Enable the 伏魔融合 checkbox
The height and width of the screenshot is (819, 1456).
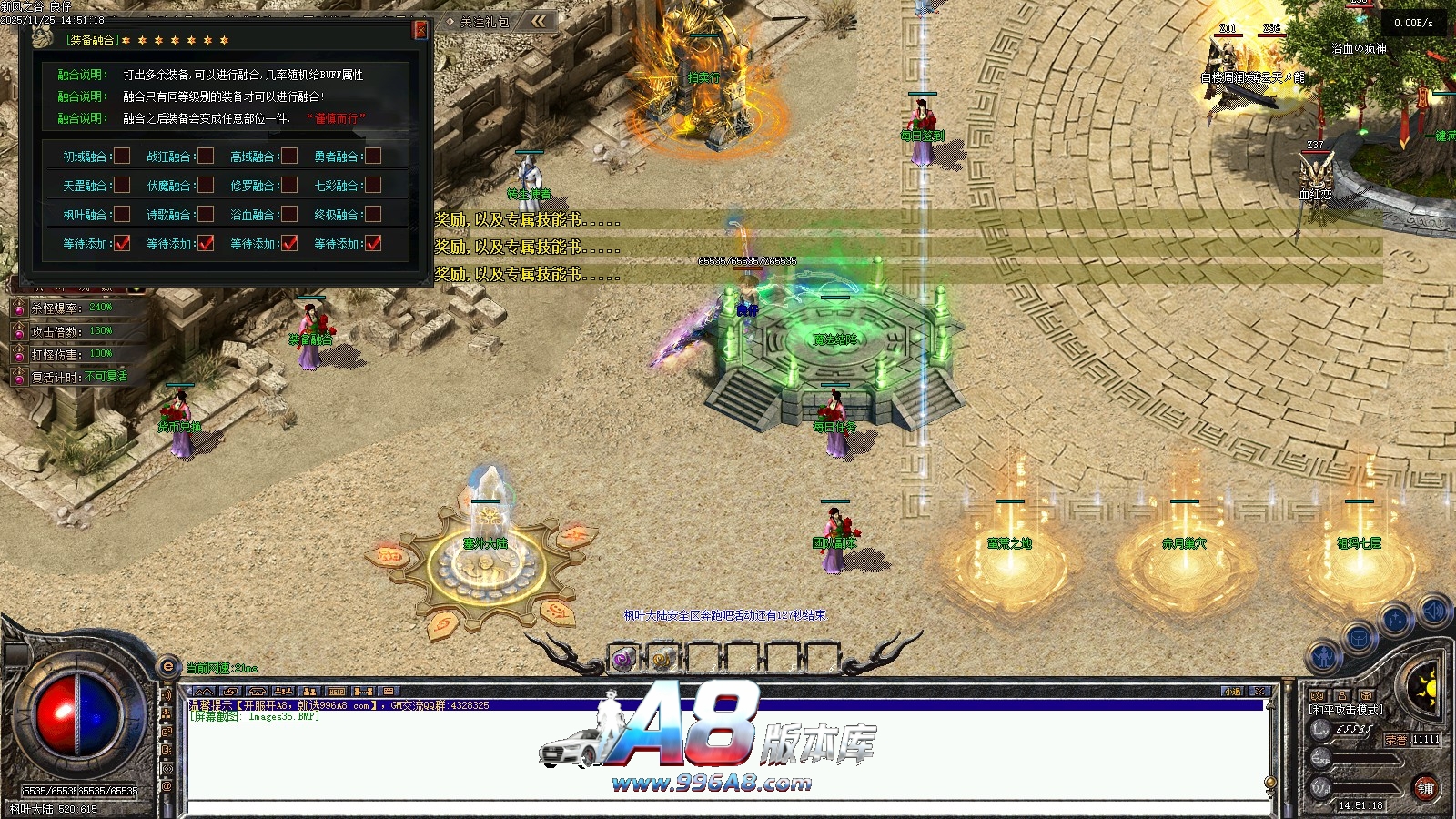pyautogui.click(x=207, y=186)
